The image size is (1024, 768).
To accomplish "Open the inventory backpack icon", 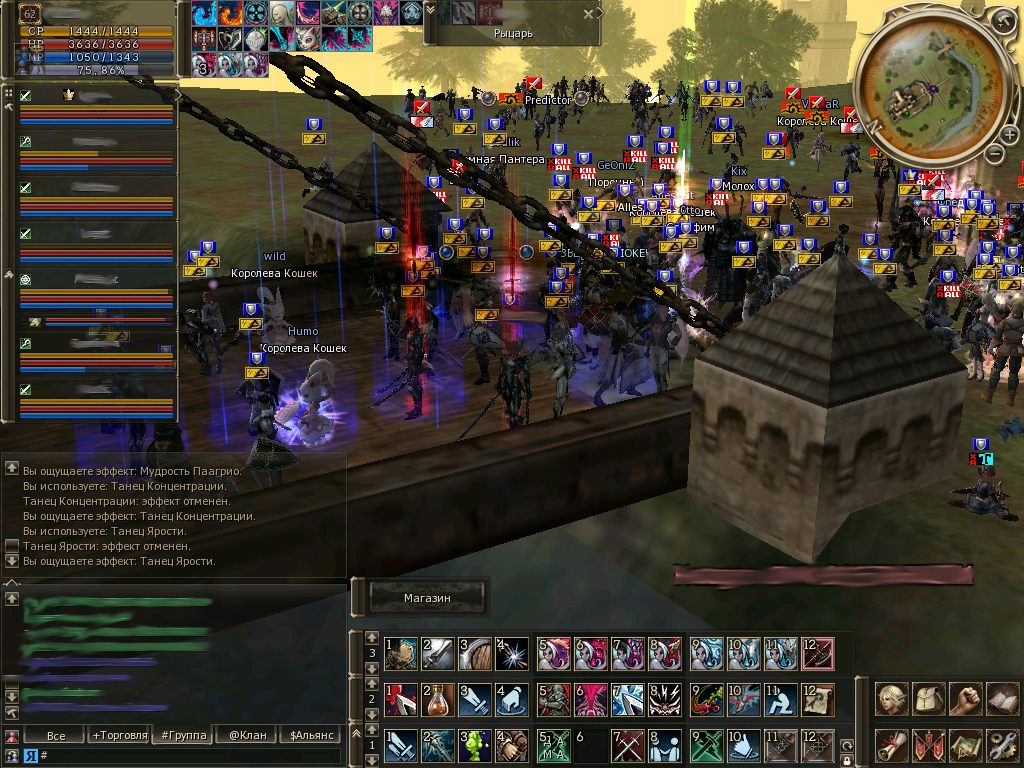I will click(929, 698).
